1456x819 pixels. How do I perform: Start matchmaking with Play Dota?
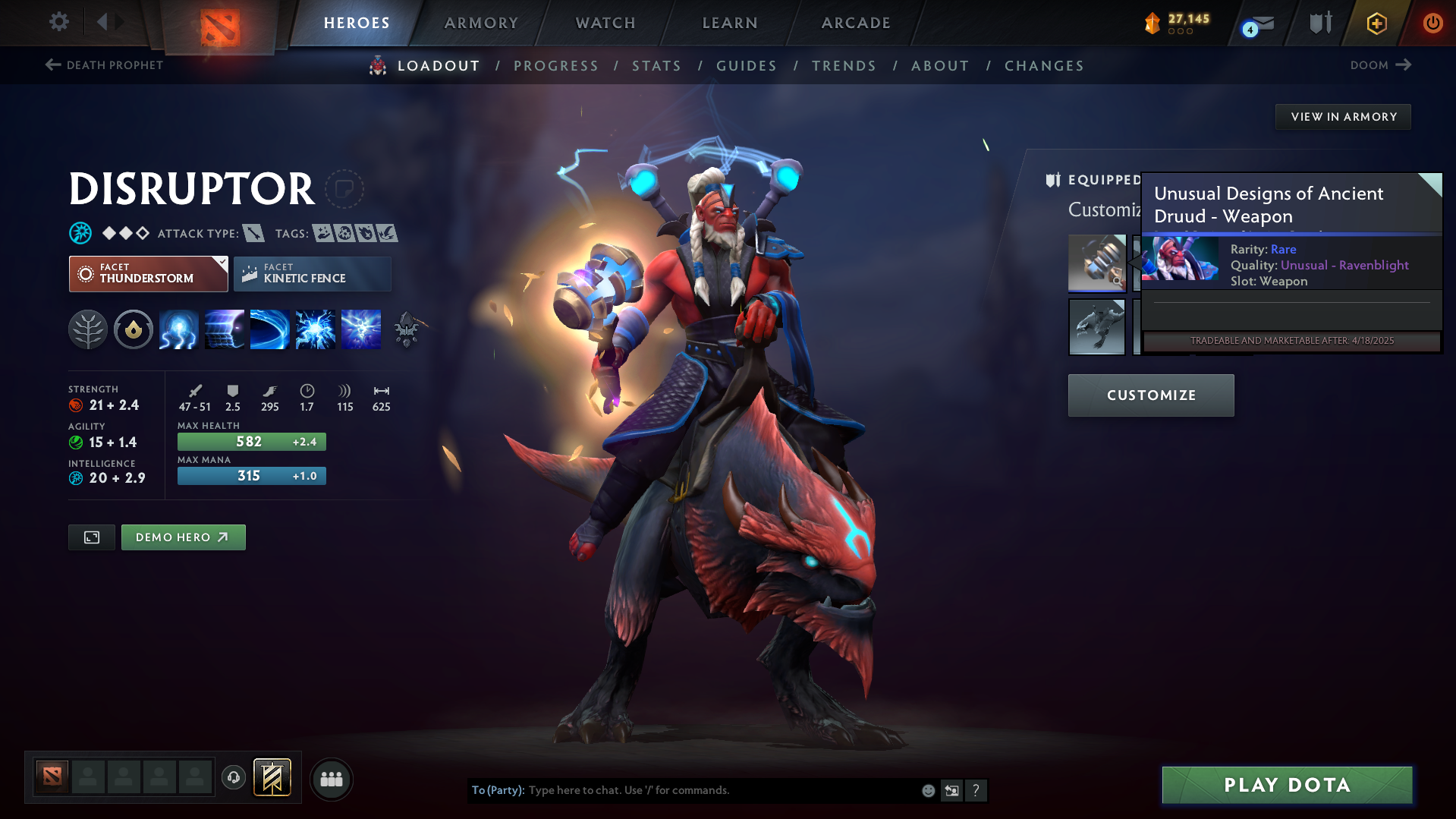1287,785
